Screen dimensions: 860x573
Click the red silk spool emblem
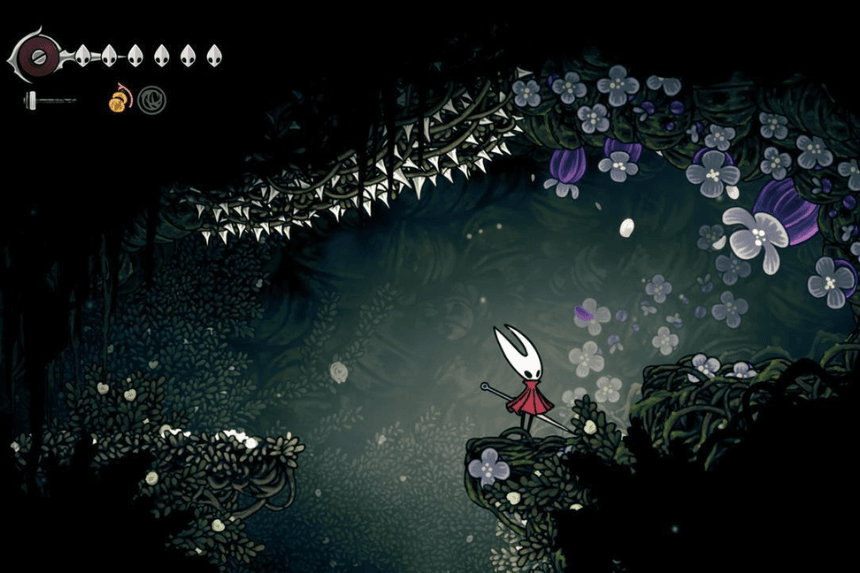tap(40, 55)
